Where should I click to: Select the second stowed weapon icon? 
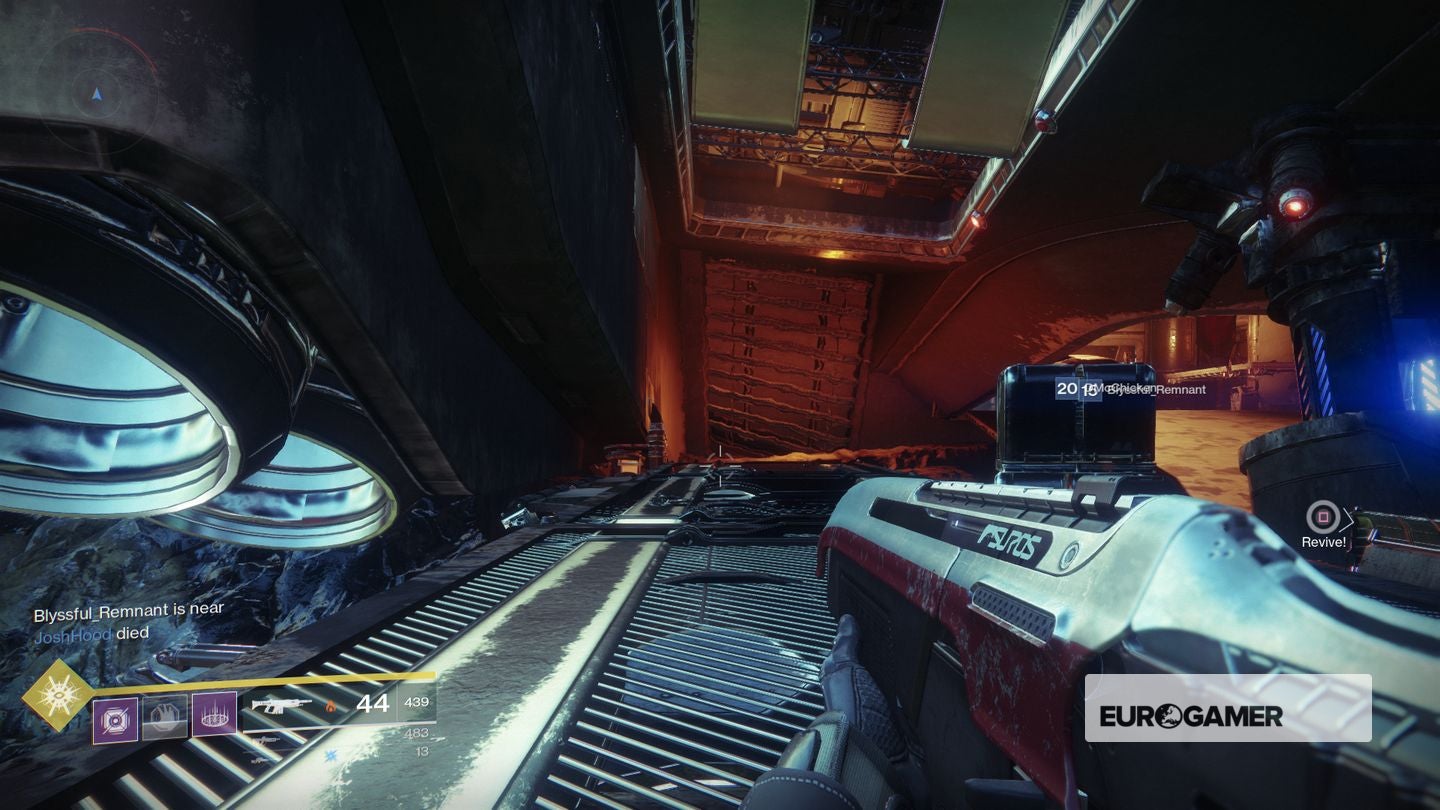(x=258, y=760)
